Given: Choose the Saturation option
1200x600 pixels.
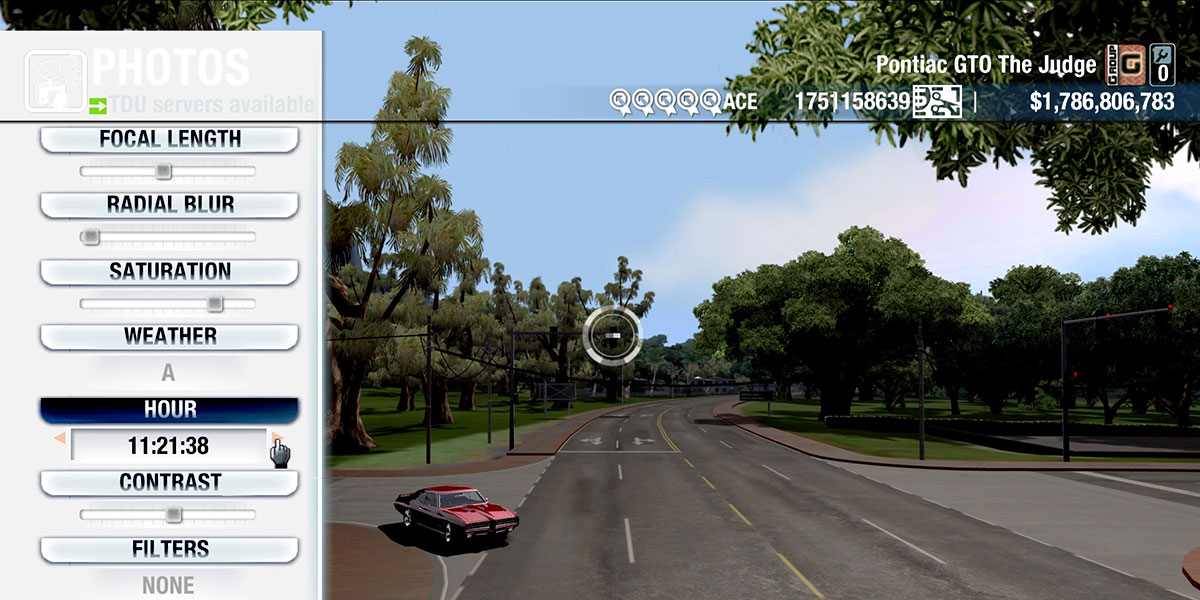Looking at the screenshot, I should [x=169, y=272].
